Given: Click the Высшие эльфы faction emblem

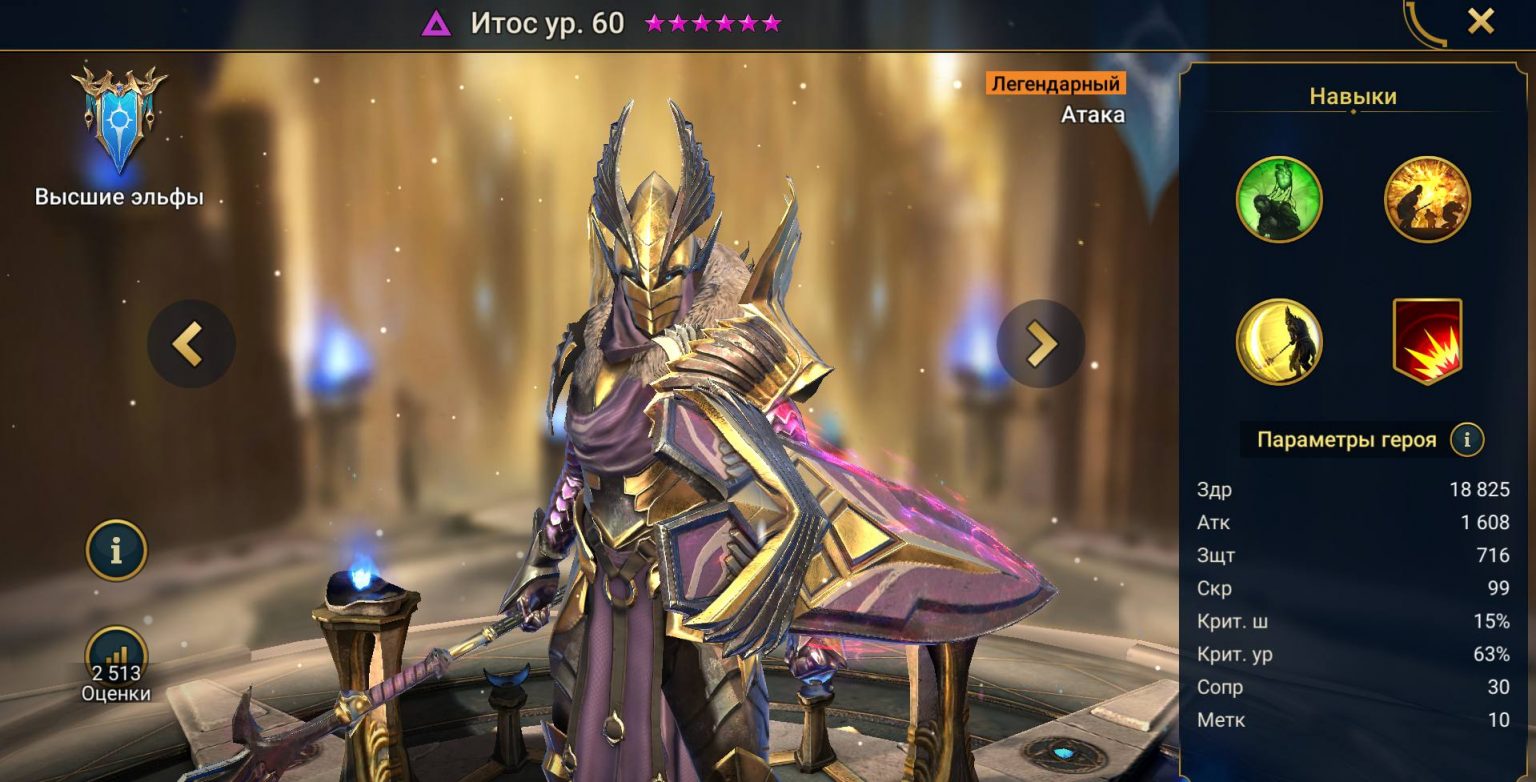Looking at the screenshot, I should coord(119,121).
